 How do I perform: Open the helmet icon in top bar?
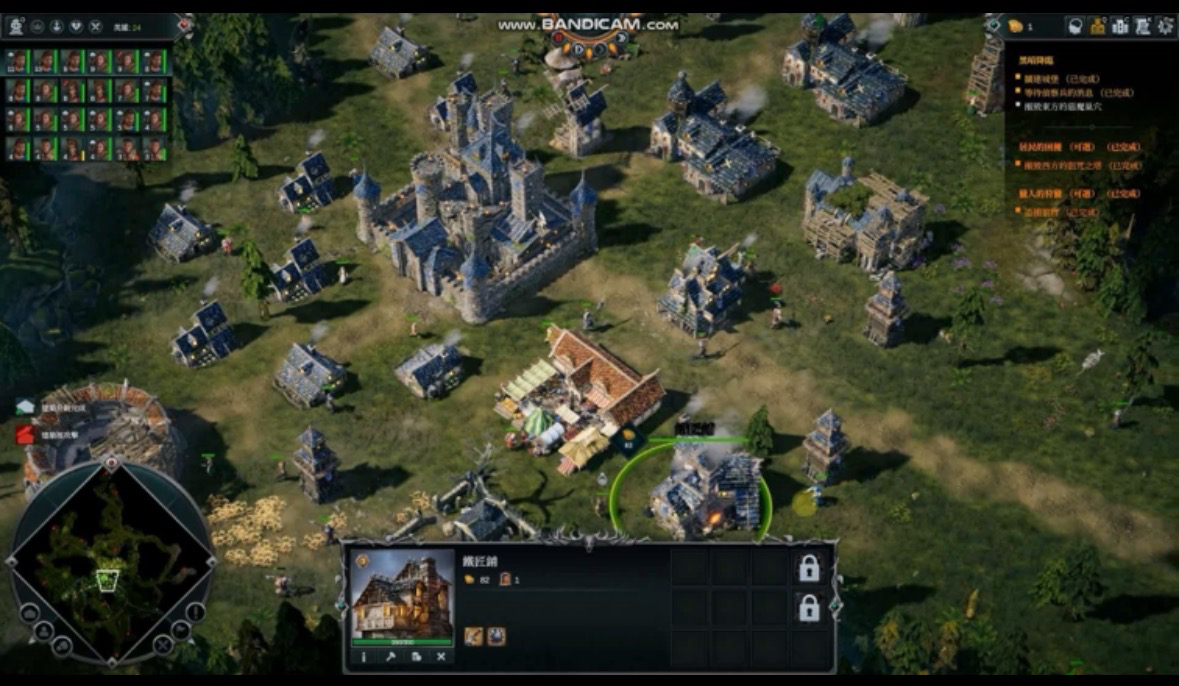point(1075,27)
